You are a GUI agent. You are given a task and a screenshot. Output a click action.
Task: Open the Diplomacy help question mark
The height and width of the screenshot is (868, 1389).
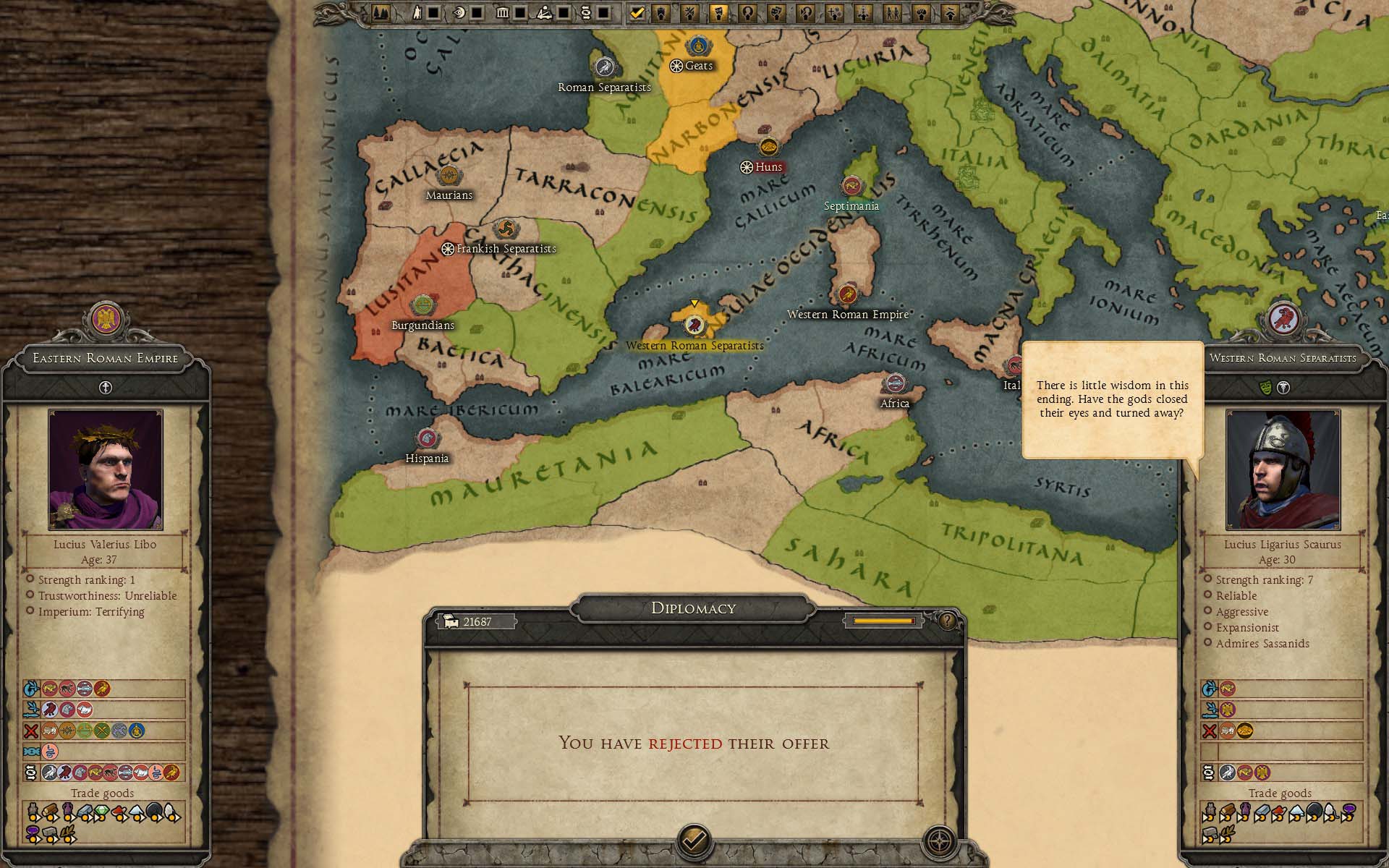click(x=947, y=621)
